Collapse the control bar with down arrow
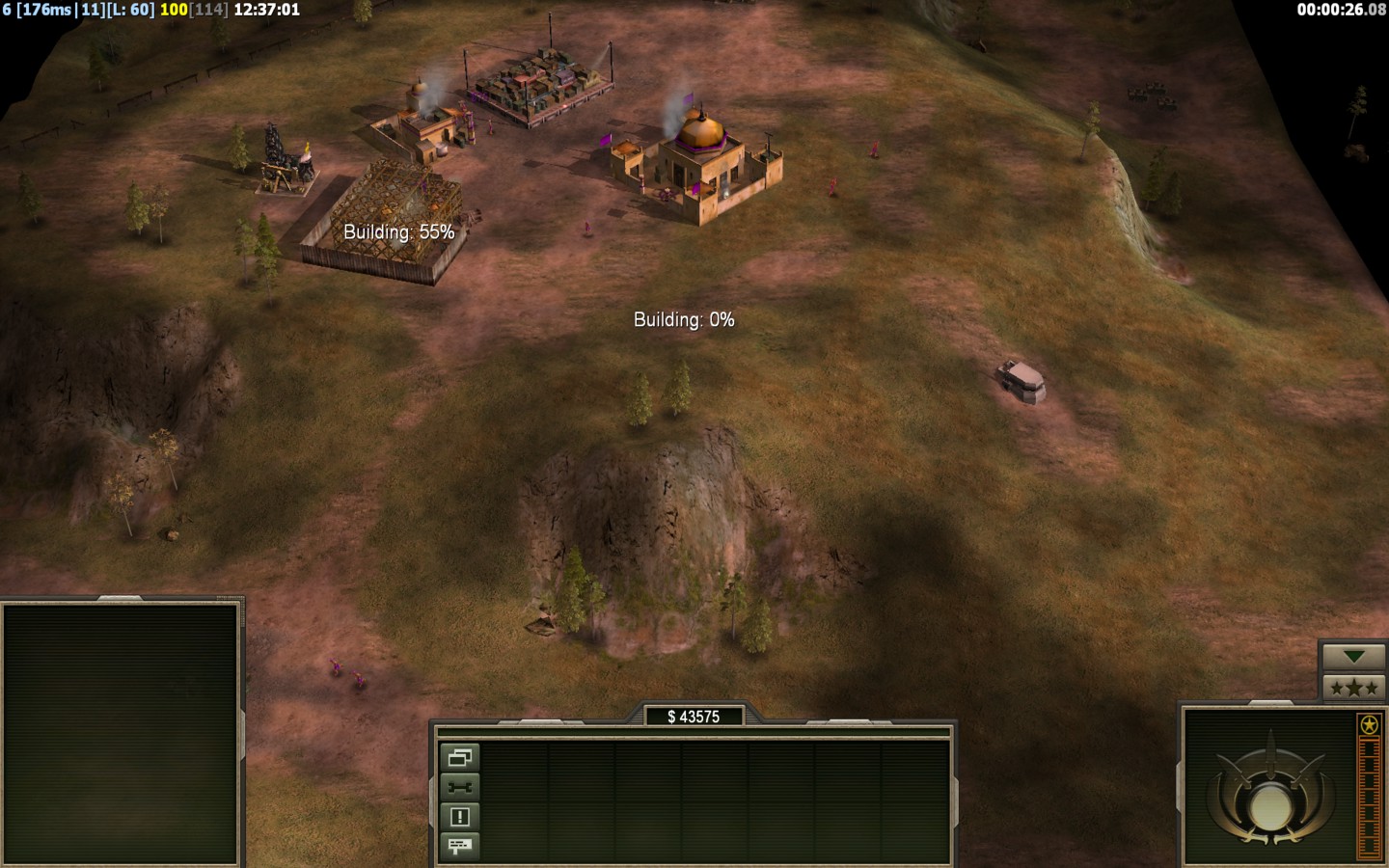The height and width of the screenshot is (868, 1389). point(1353,657)
